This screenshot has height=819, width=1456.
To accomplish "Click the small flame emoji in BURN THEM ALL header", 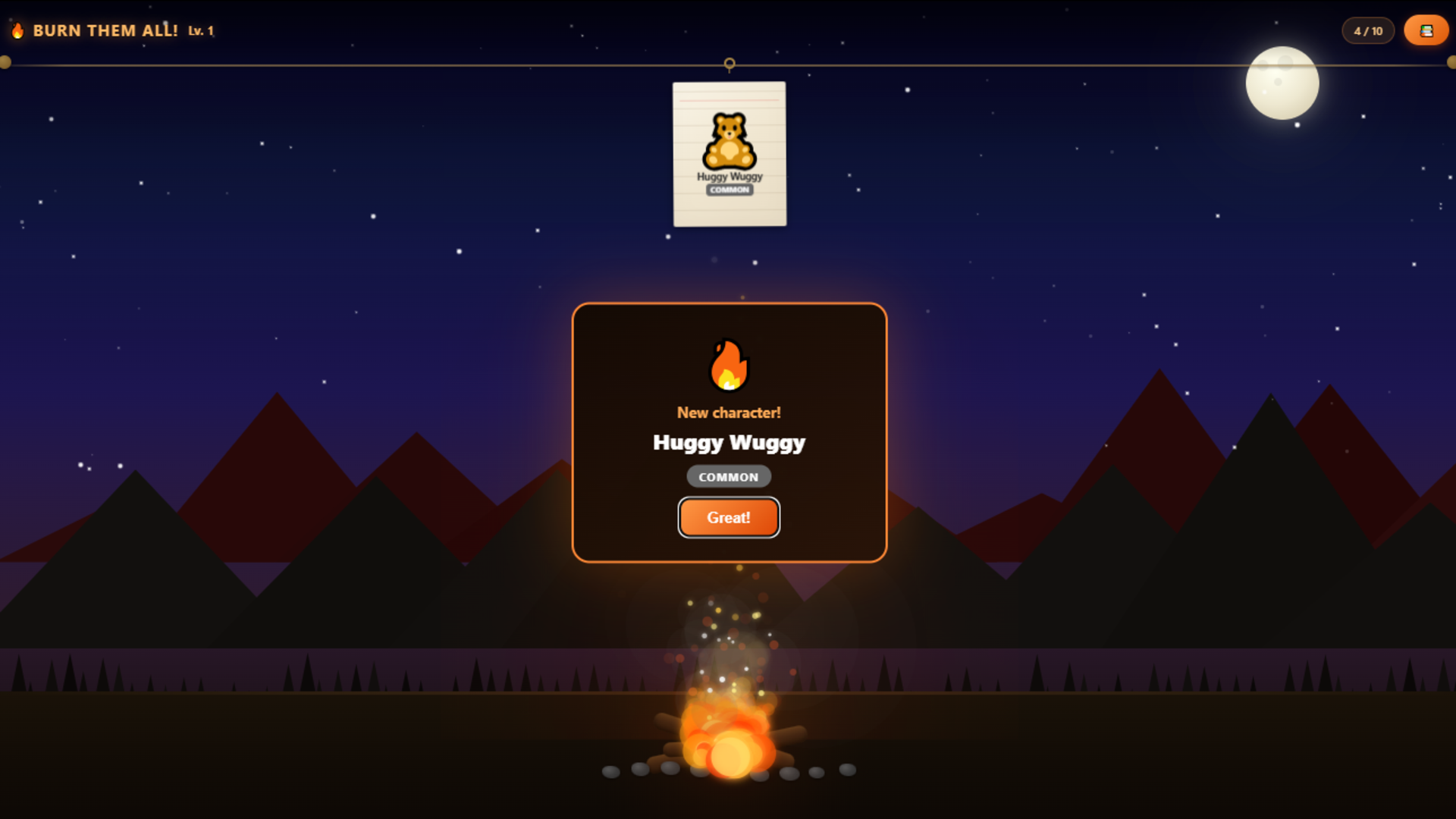I will click(x=17, y=31).
